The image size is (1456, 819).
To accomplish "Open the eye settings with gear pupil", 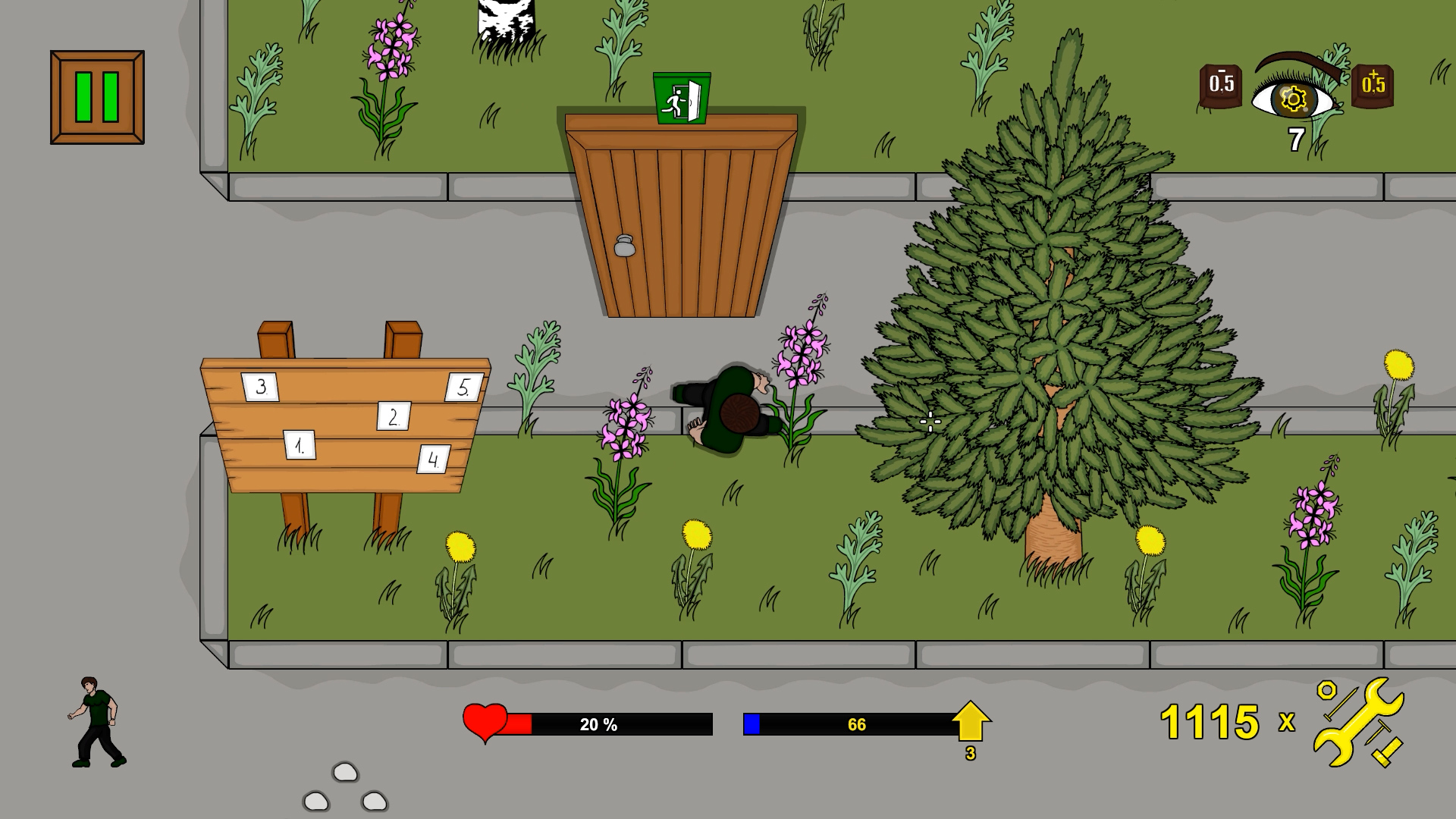I will click(1294, 99).
